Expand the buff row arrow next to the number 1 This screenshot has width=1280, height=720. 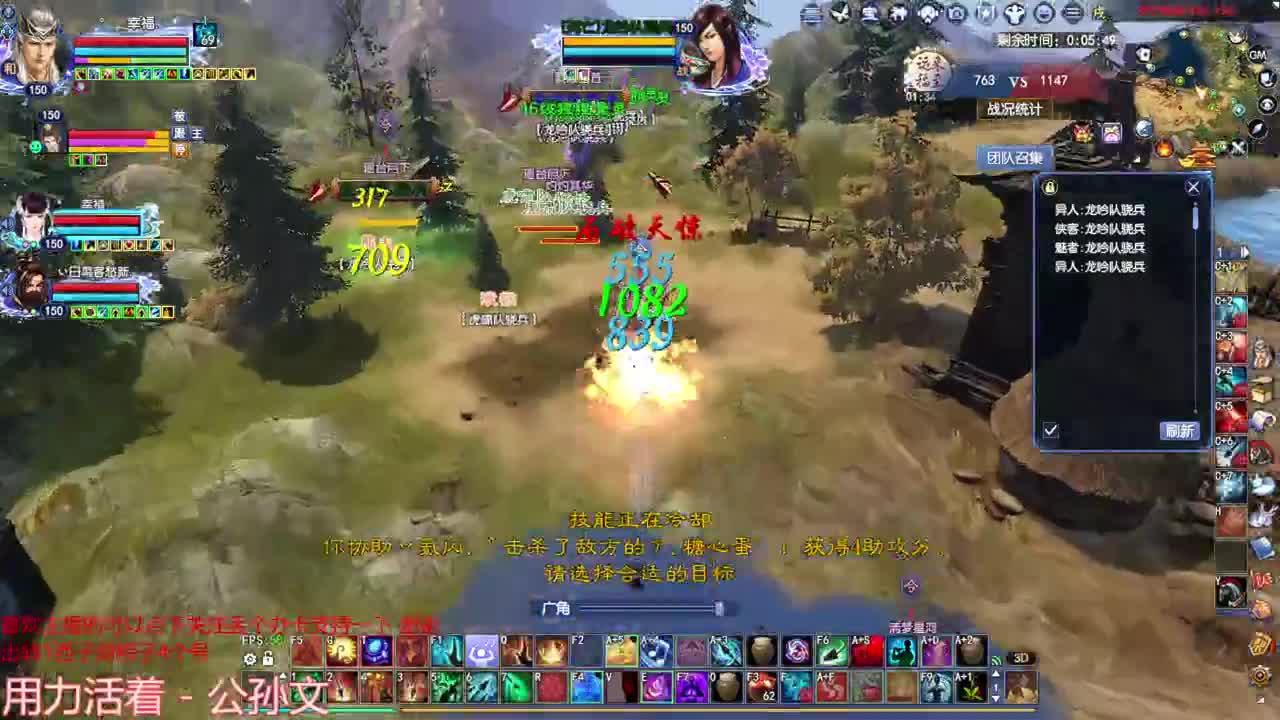click(1244, 252)
